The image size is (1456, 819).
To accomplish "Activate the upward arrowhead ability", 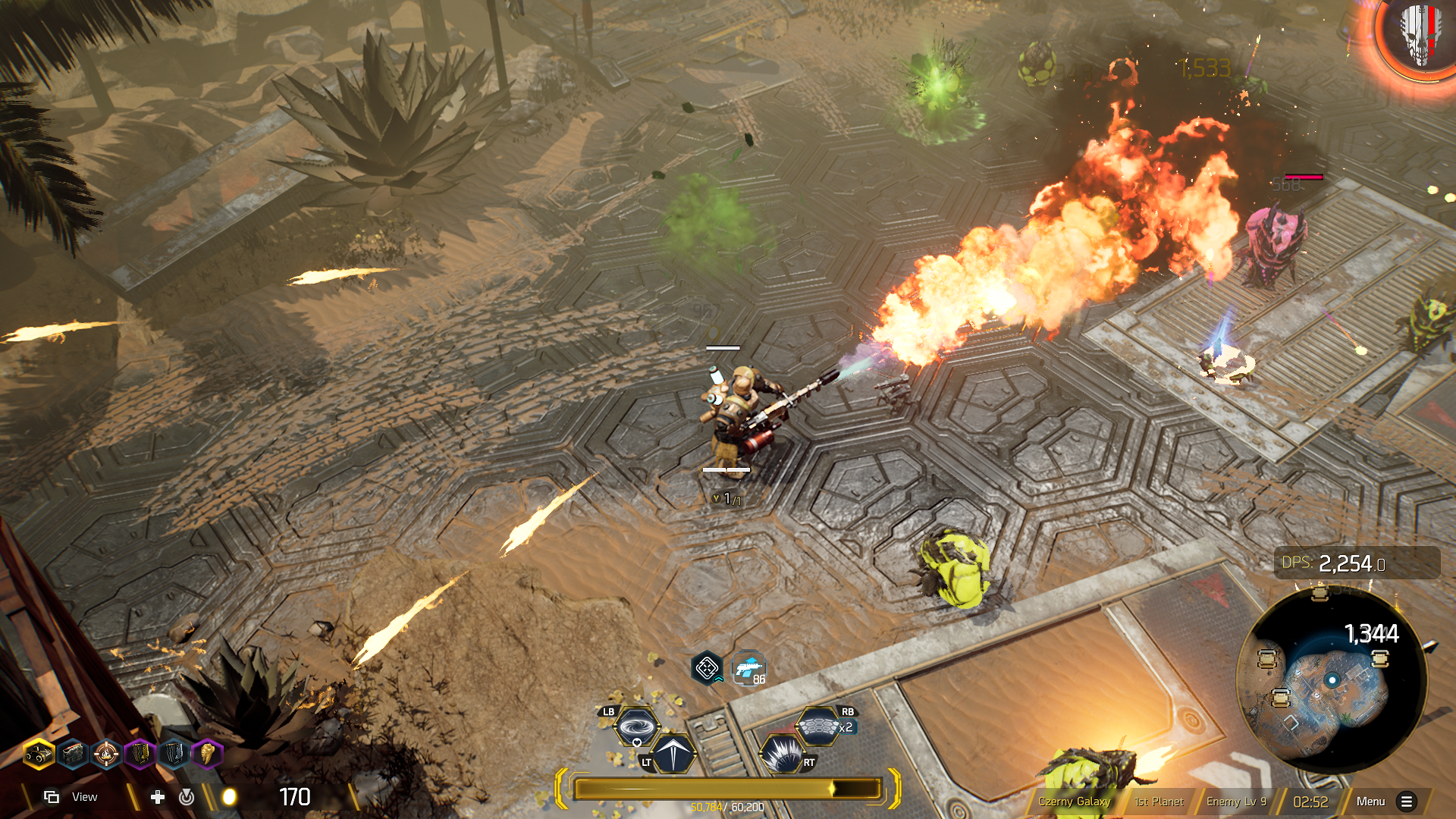I will click(x=673, y=753).
